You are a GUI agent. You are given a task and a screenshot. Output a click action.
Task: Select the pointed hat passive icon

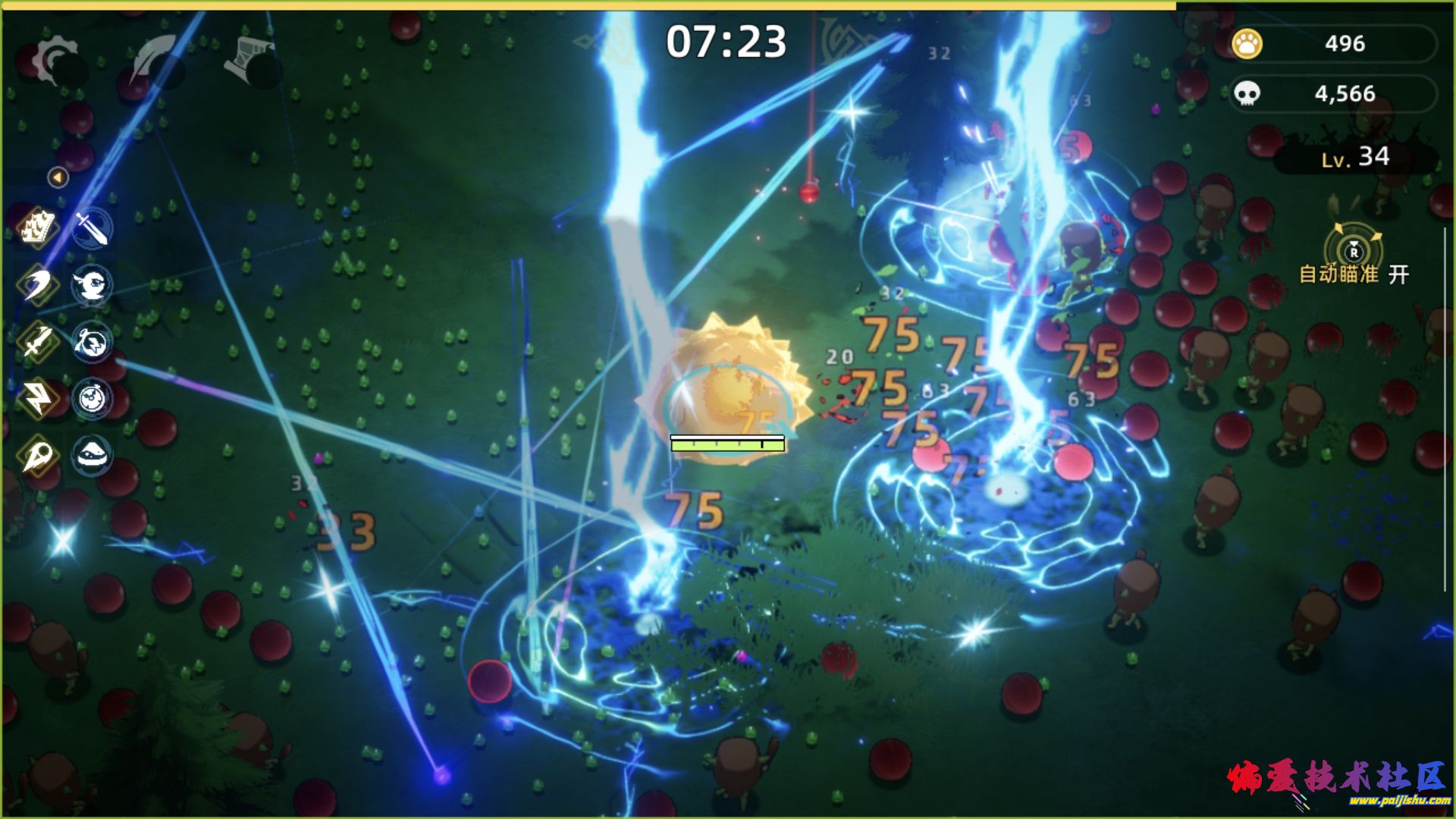click(93, 455)
